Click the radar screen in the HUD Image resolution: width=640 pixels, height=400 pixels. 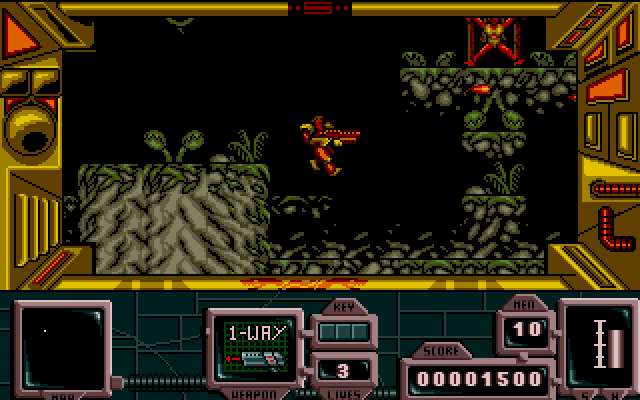(x=60, y=345)
